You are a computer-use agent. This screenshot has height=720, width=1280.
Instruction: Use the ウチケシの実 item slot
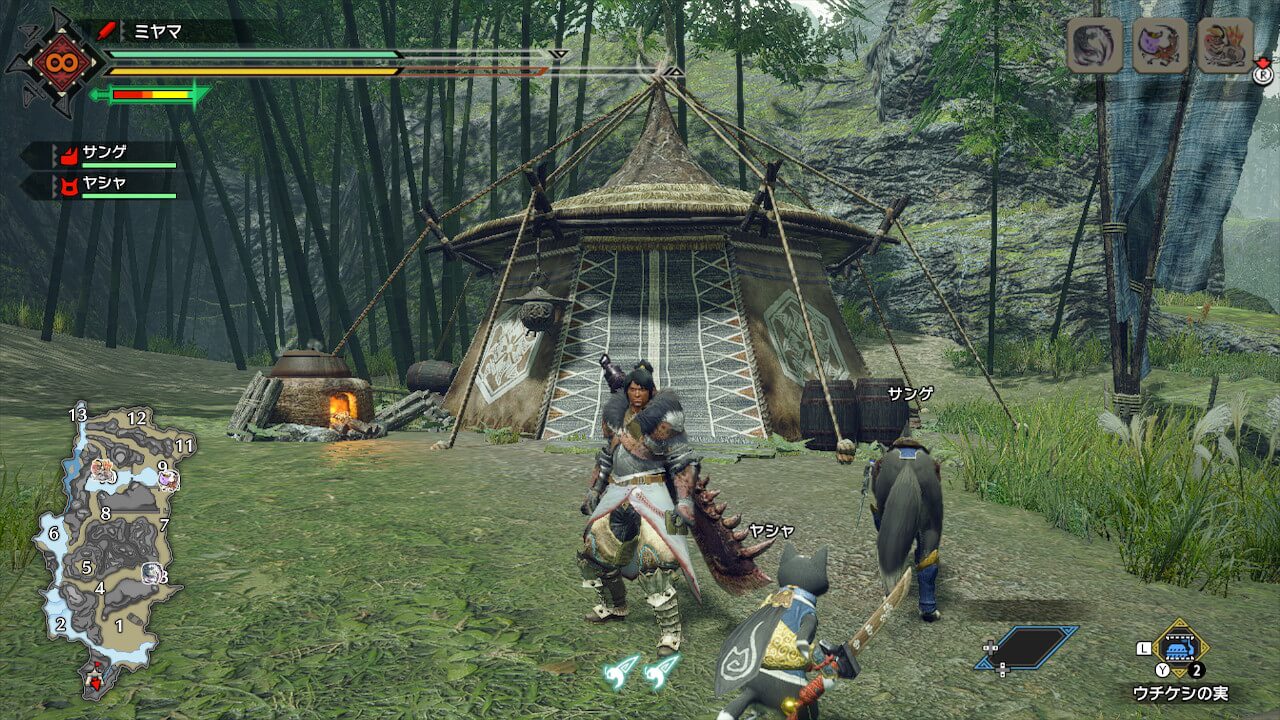tap(1181, 647)
